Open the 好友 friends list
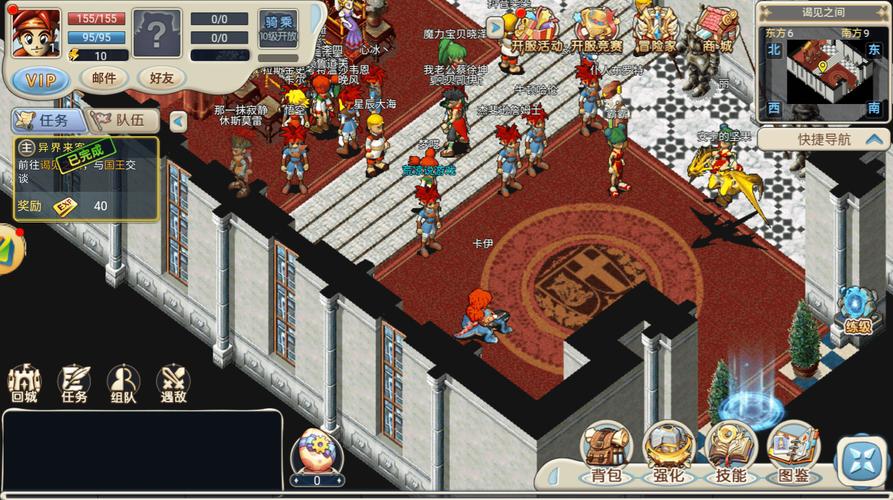The width and height of the screenshot is (893, 500). coord(161,78)
